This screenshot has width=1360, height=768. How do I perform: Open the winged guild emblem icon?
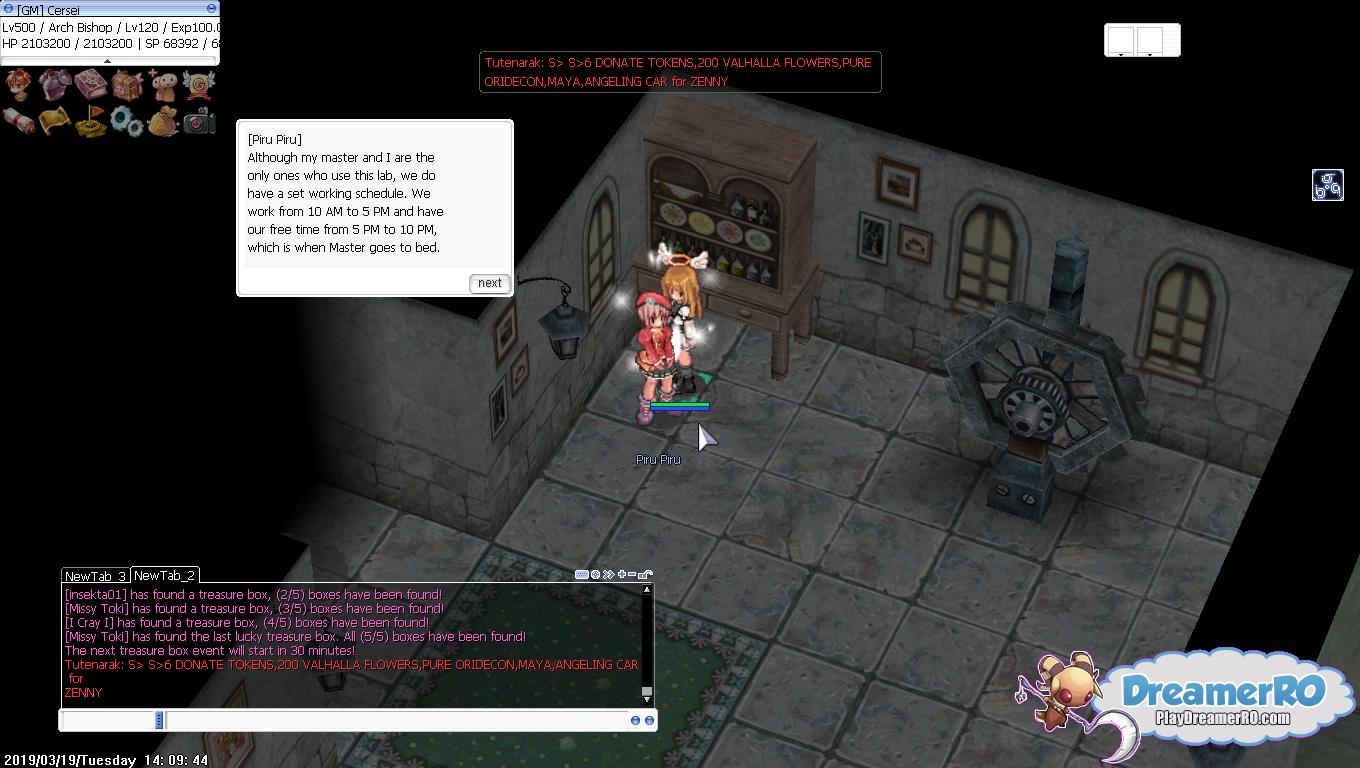pos(199,85)
